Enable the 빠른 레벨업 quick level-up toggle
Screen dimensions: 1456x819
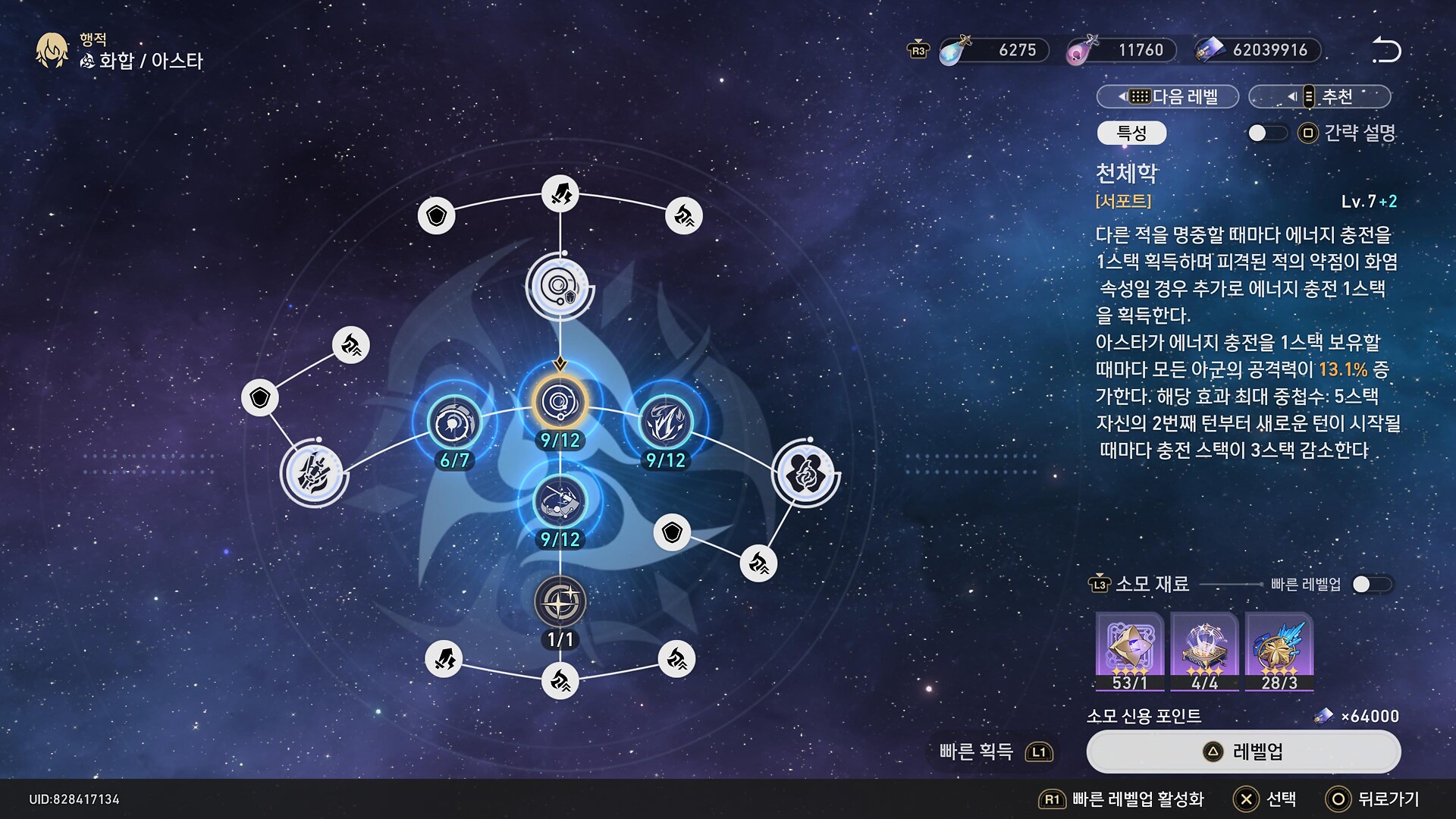1372,584
